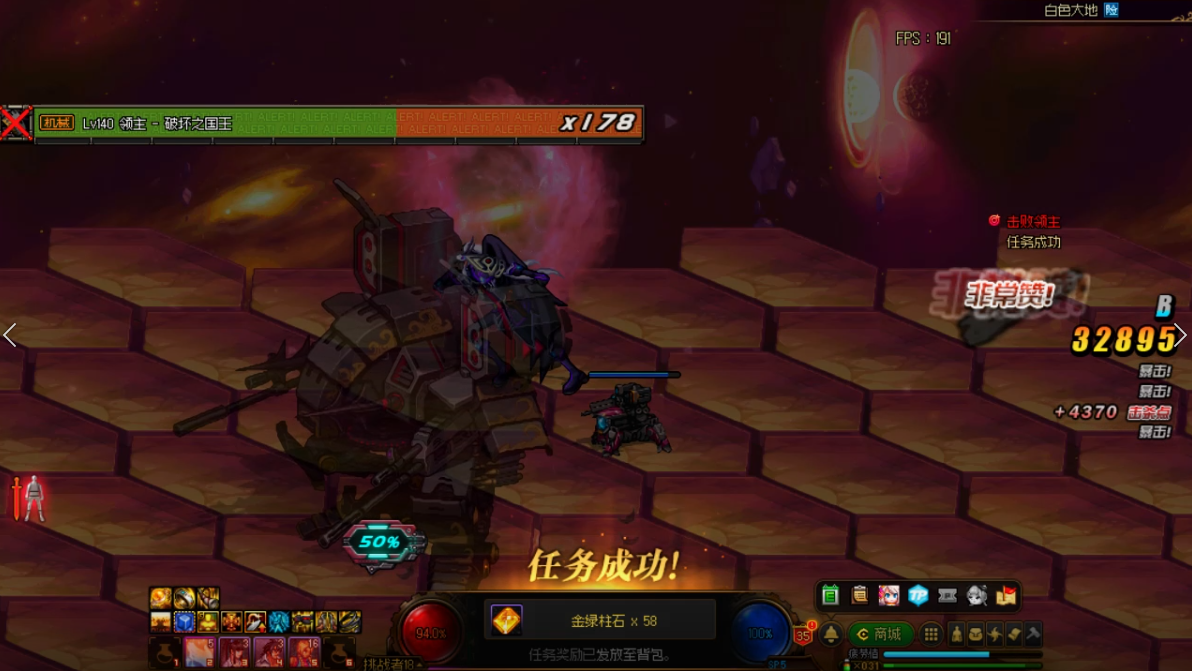Click the hammer icon in menu bar
The image size is (1192, 671).
pos(1033,634)
